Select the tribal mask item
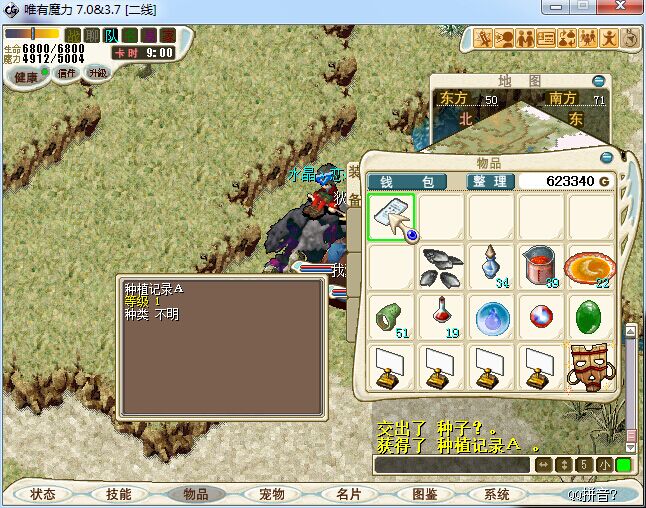This screenshot has height=508, width=646. (x=591, y=368)
